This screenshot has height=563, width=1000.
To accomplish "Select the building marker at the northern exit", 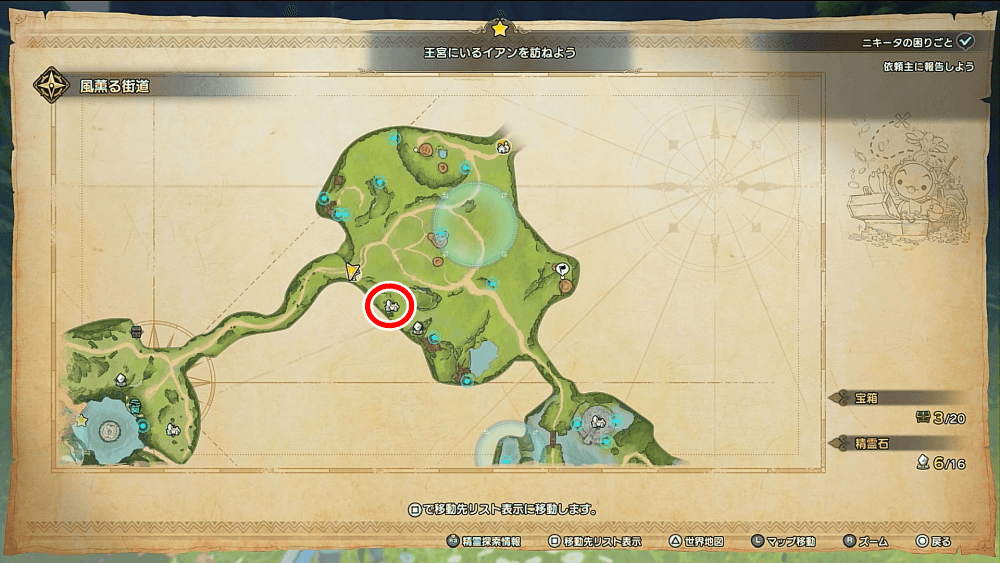I will [x=503, y=146].
